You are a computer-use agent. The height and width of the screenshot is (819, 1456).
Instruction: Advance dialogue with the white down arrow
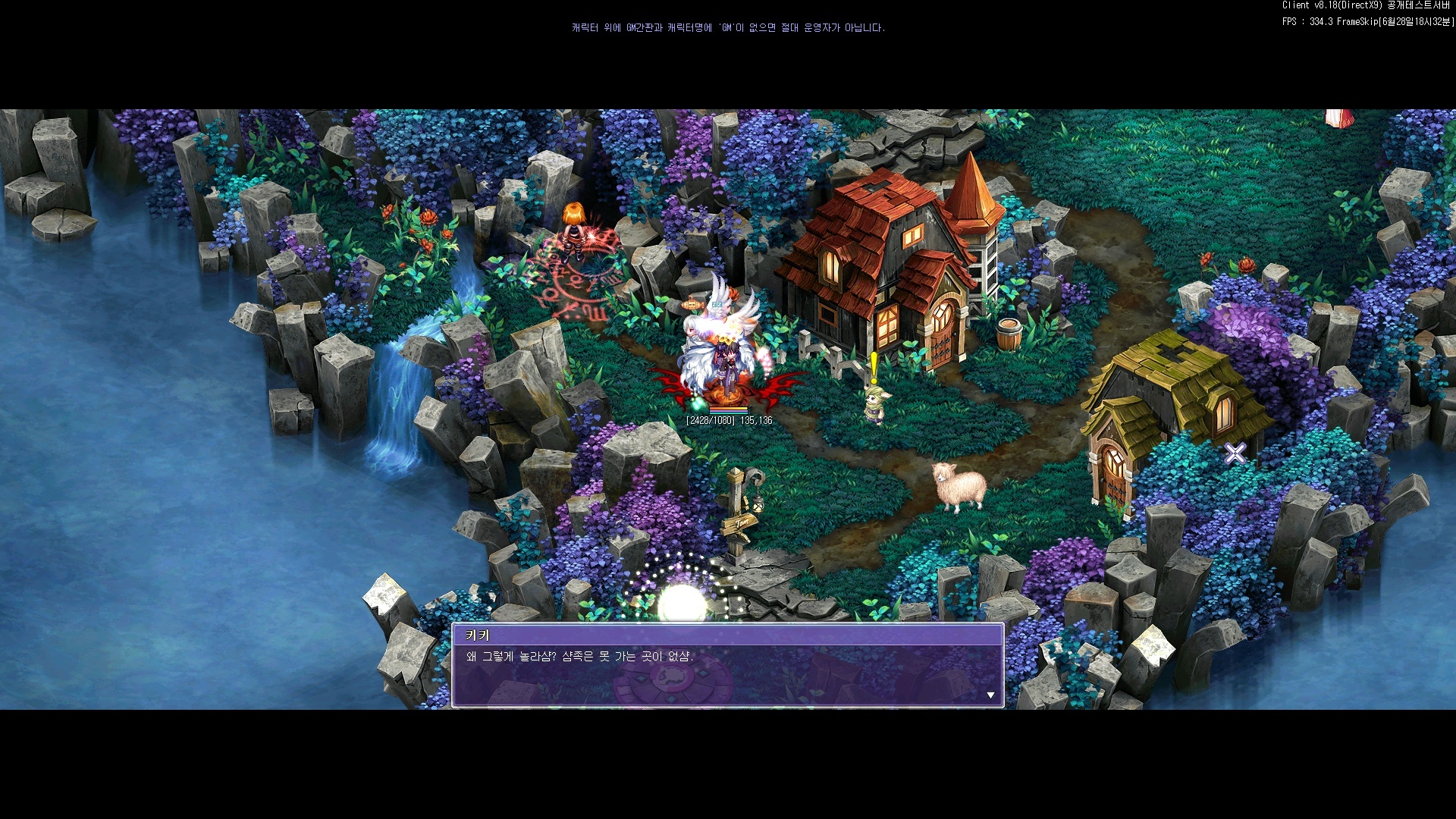tap(990, 695)
